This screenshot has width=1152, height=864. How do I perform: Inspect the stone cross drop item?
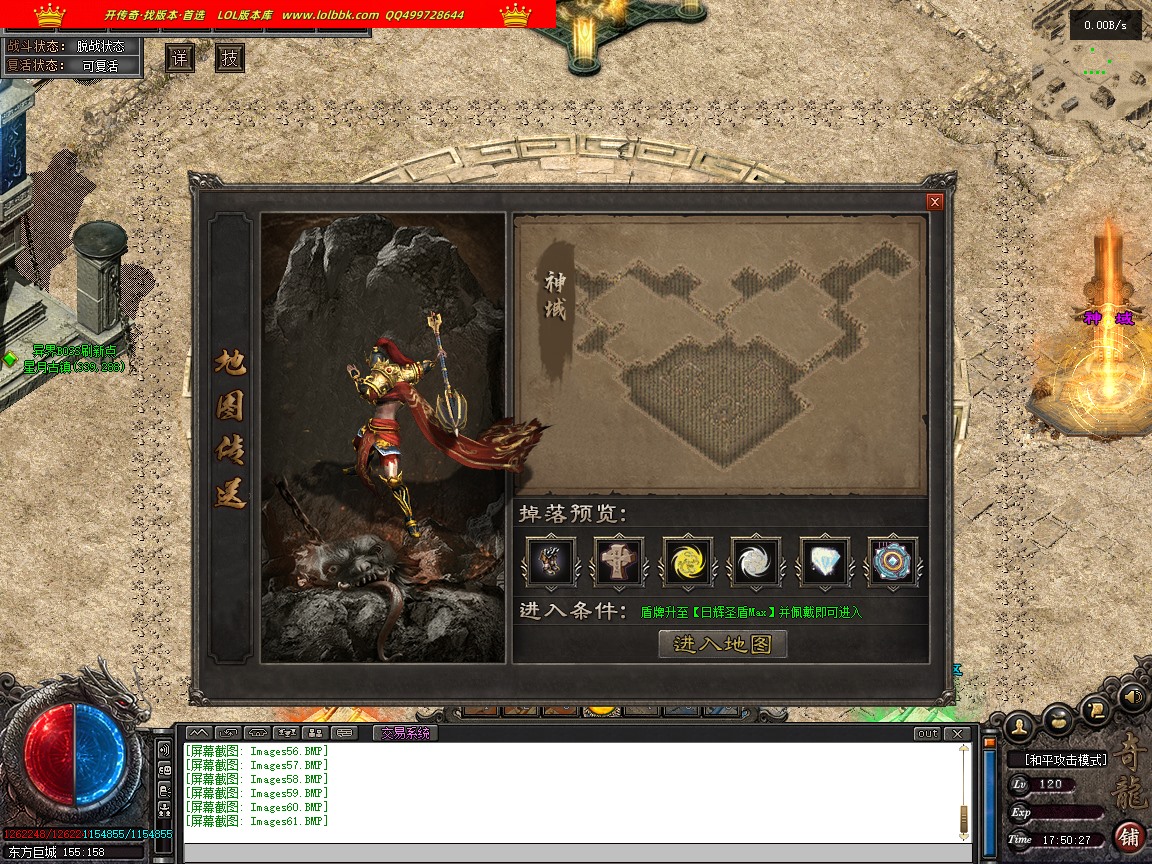[619, 561]
